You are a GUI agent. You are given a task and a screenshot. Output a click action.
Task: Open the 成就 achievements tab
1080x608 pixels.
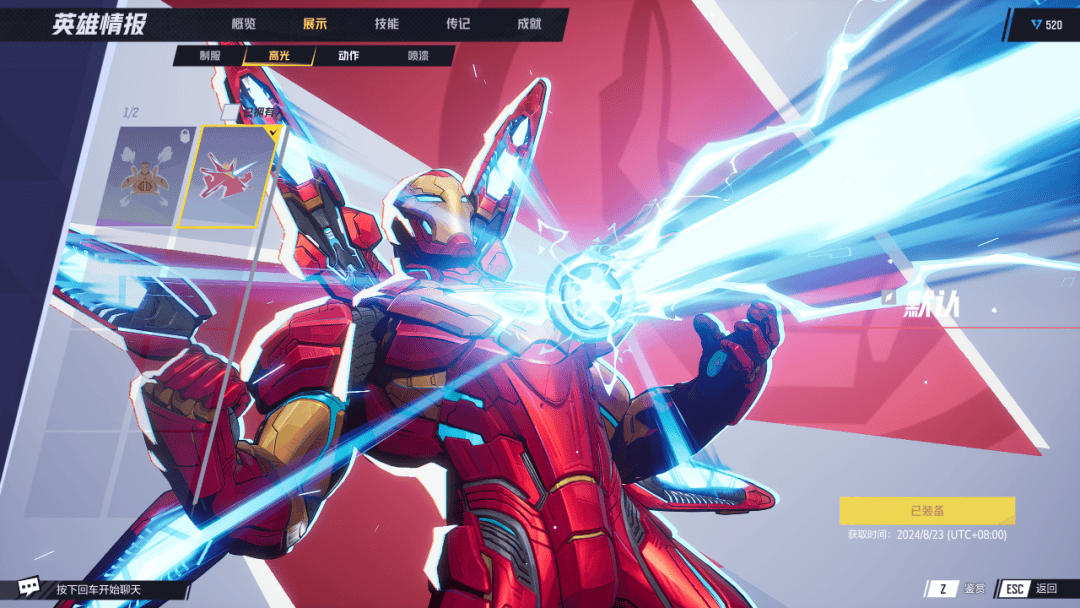[x=529, y=24]
